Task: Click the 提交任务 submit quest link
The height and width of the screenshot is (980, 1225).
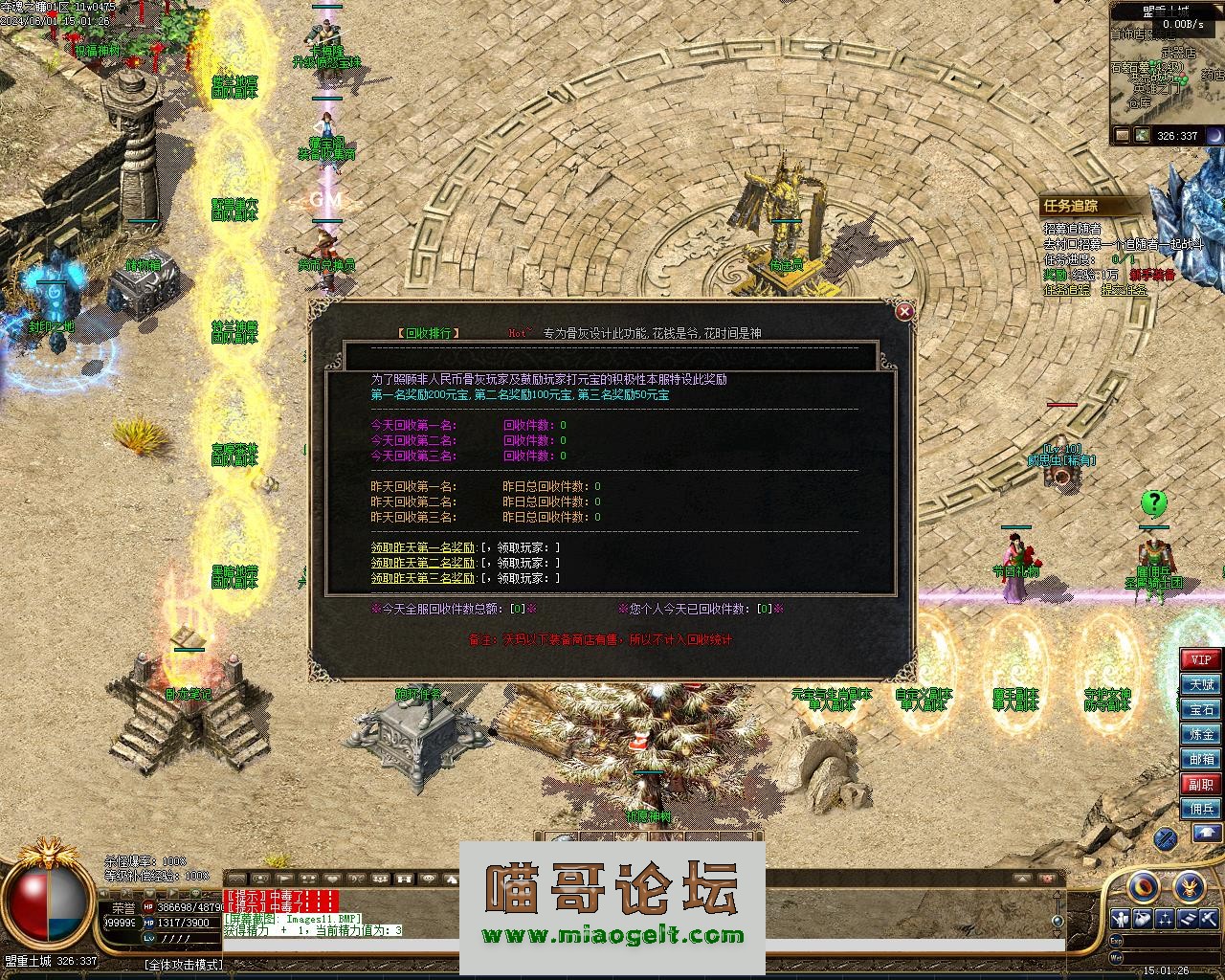Action: tap(1125, 290)
